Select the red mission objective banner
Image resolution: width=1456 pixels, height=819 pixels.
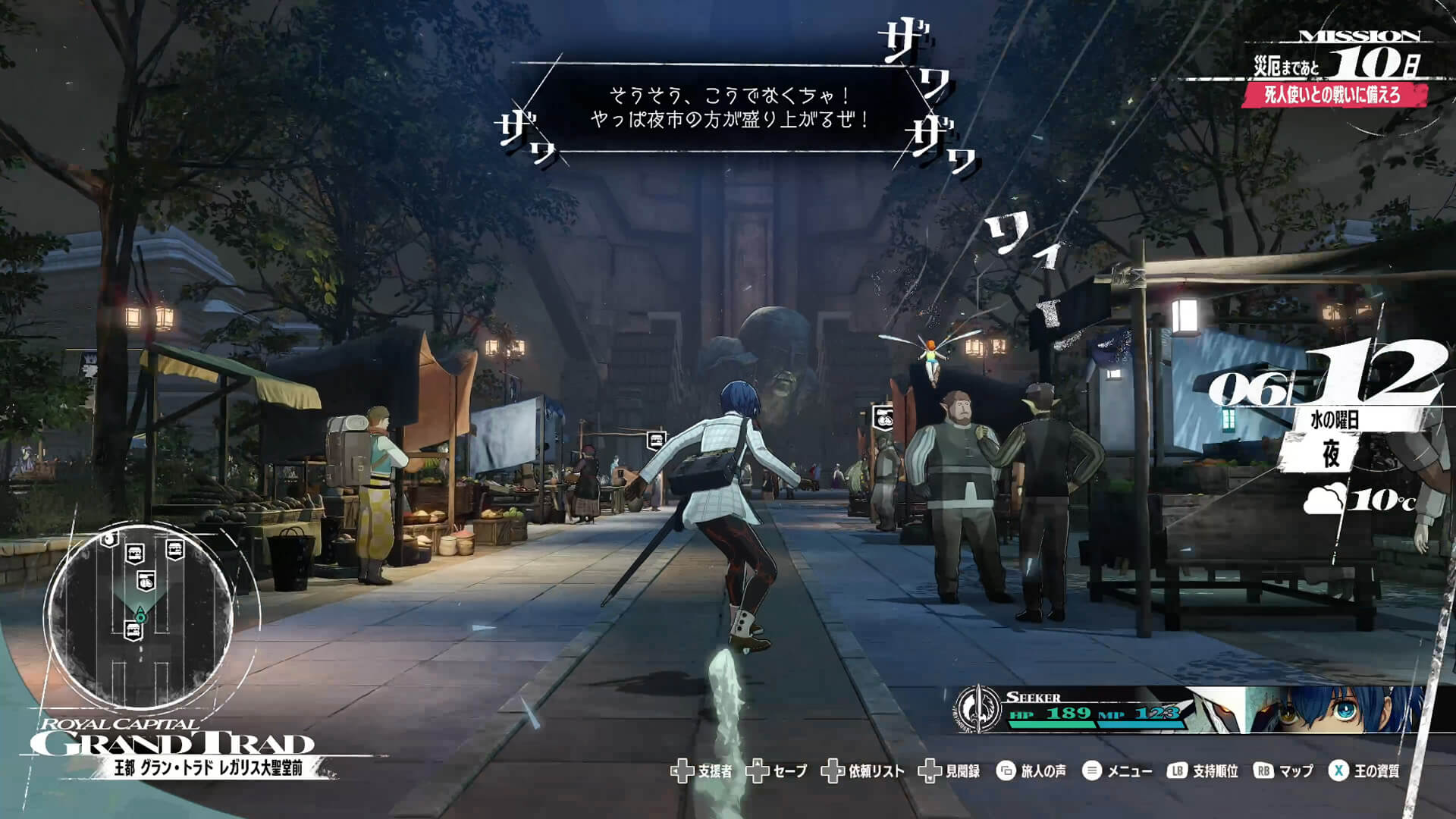[x=1332, y=96]
